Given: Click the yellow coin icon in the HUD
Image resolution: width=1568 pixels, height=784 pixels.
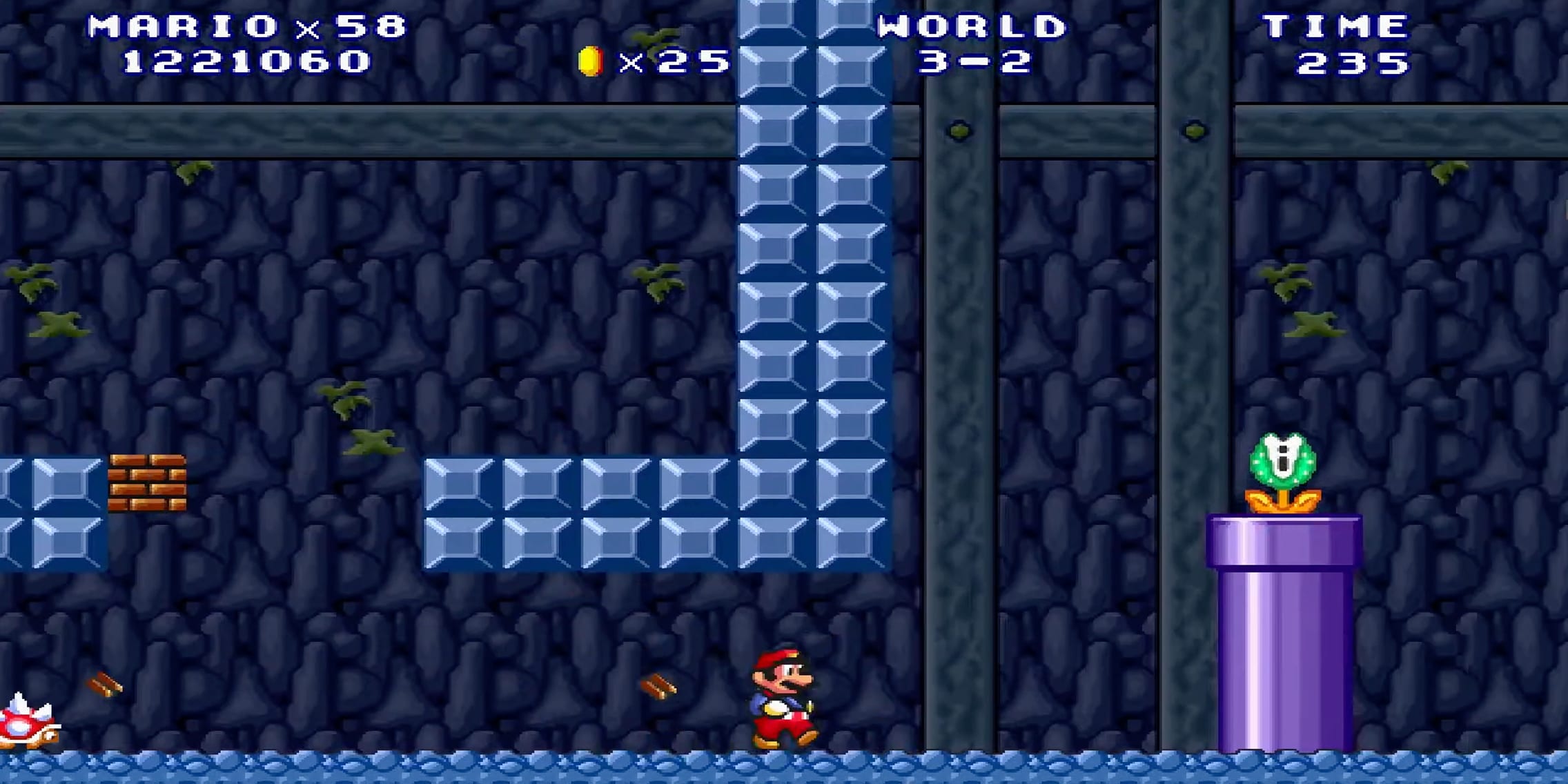Looking at the screenshot, I should pos(590,61).
